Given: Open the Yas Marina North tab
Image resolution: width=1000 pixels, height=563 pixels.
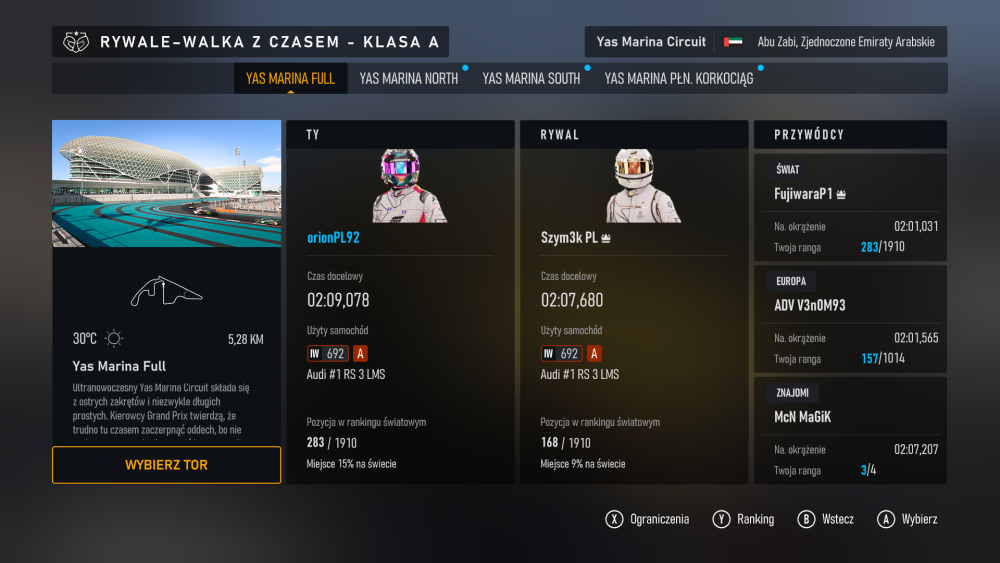Looking at the screenshot, I should pyautogui.click(x=408, y=78).
